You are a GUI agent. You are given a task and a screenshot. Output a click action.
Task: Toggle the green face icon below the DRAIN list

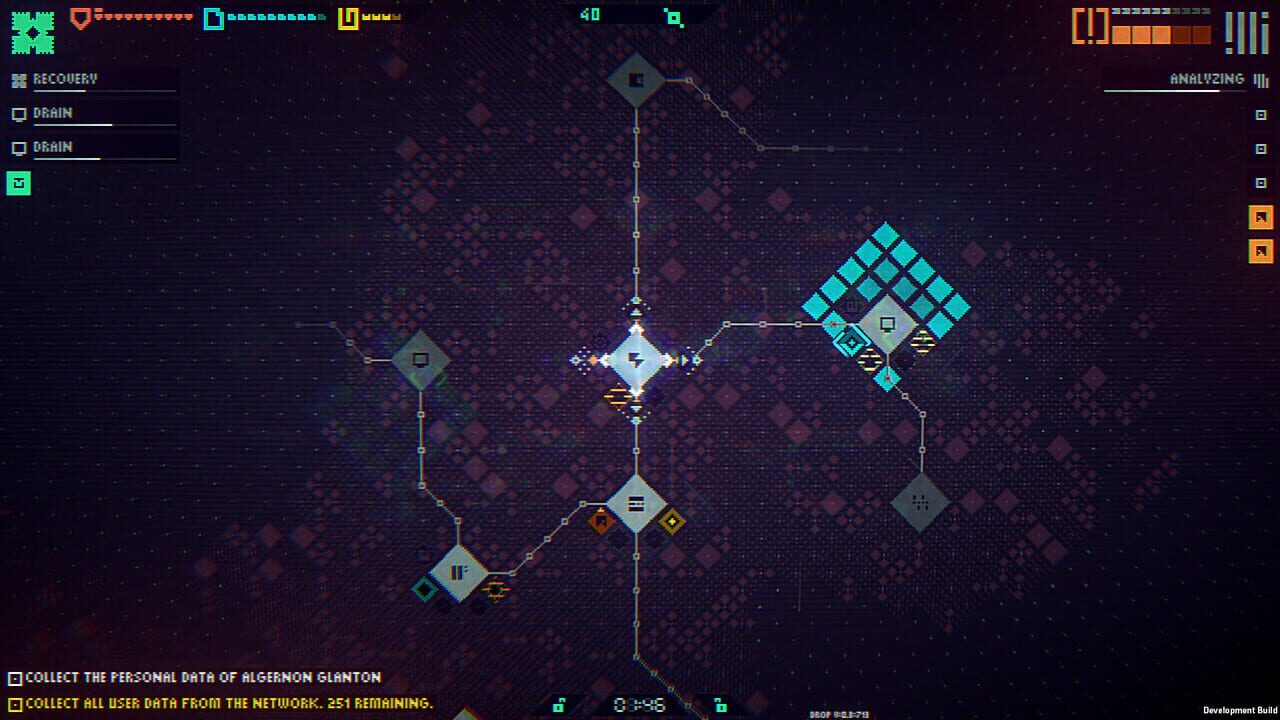(18, 183)
